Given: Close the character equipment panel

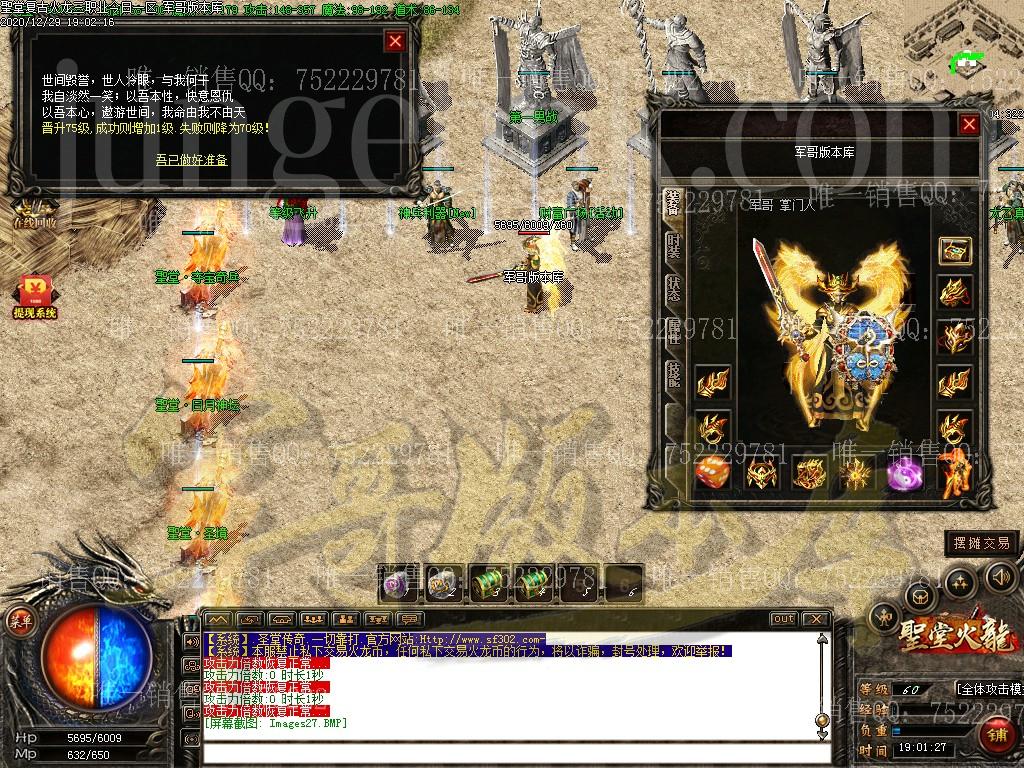Looking at the screenshot, I should point(968,124).
